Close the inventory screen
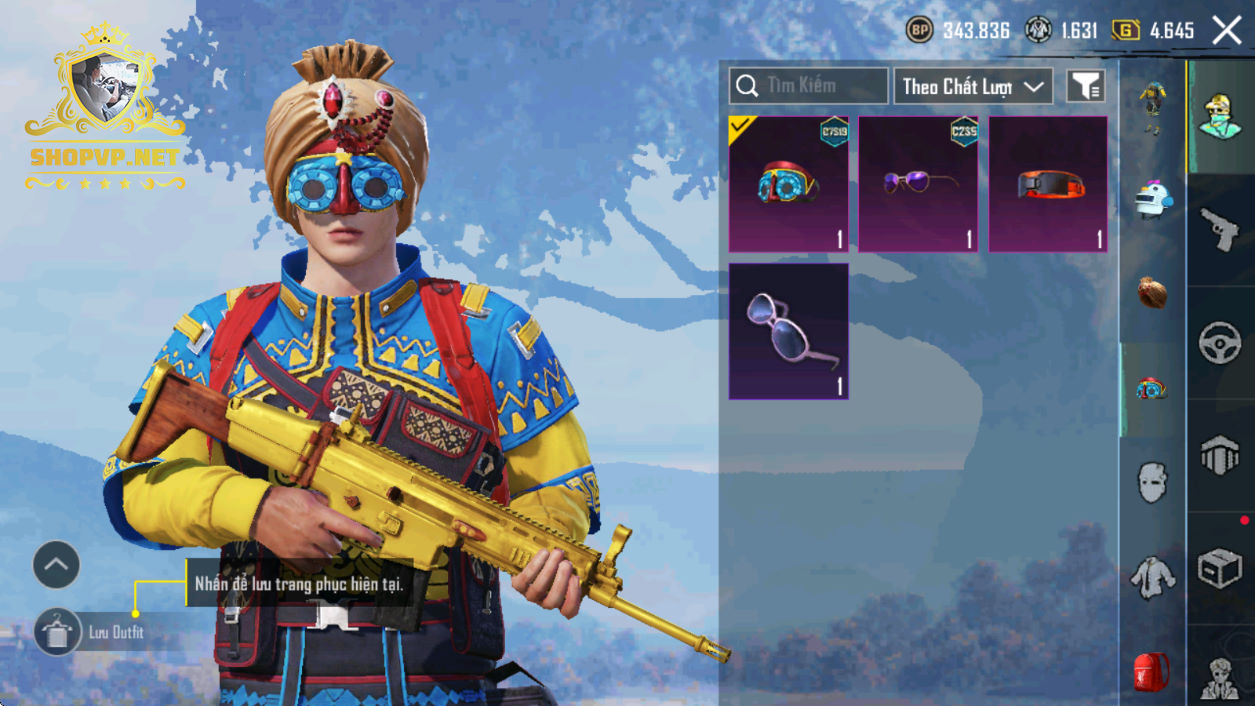Viewport: 1255px width, 706px height. (x=1227, y=30)
